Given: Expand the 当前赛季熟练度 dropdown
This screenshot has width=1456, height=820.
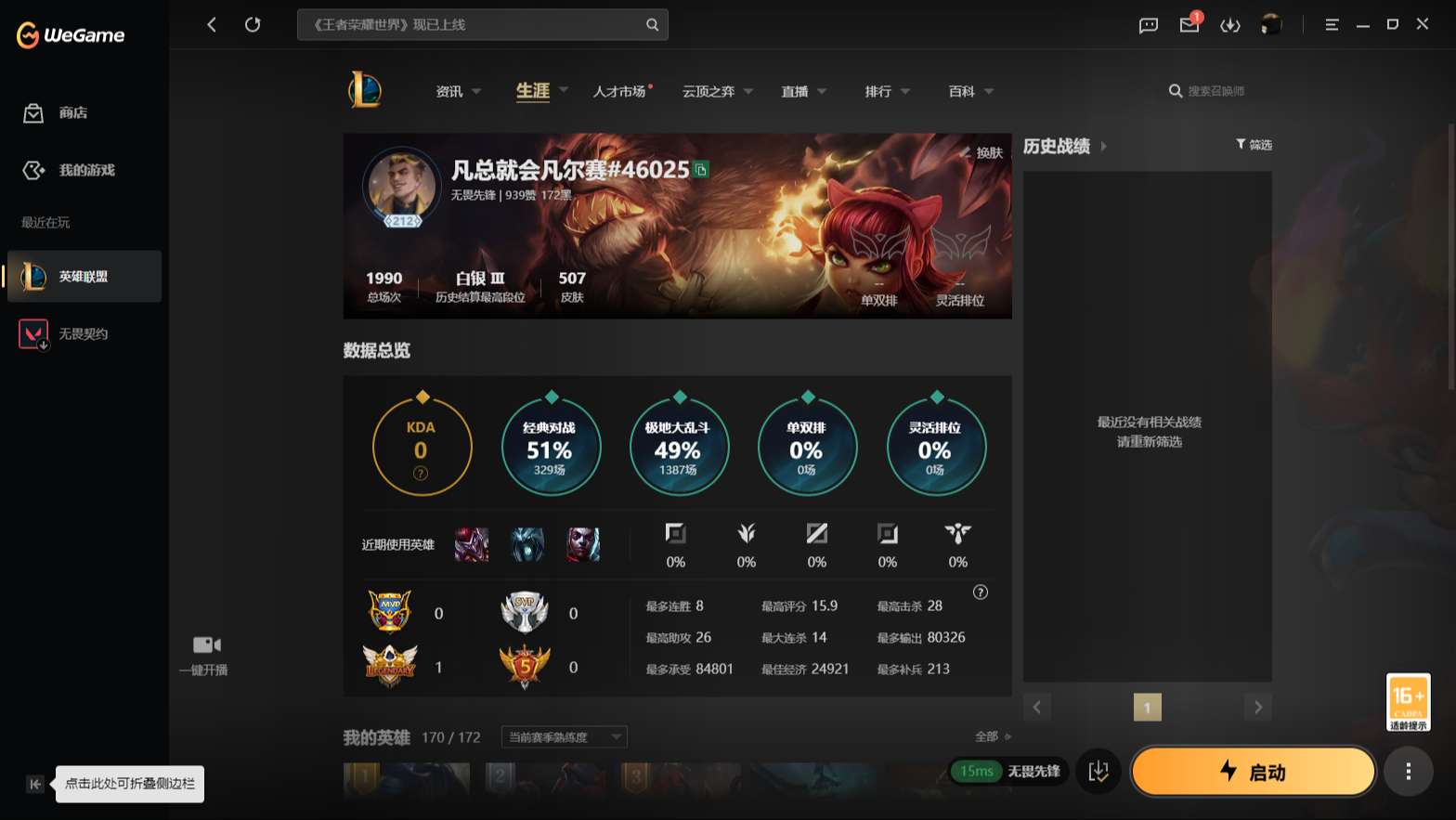Looking at the screenshot, I should click(x=562, y=736).
